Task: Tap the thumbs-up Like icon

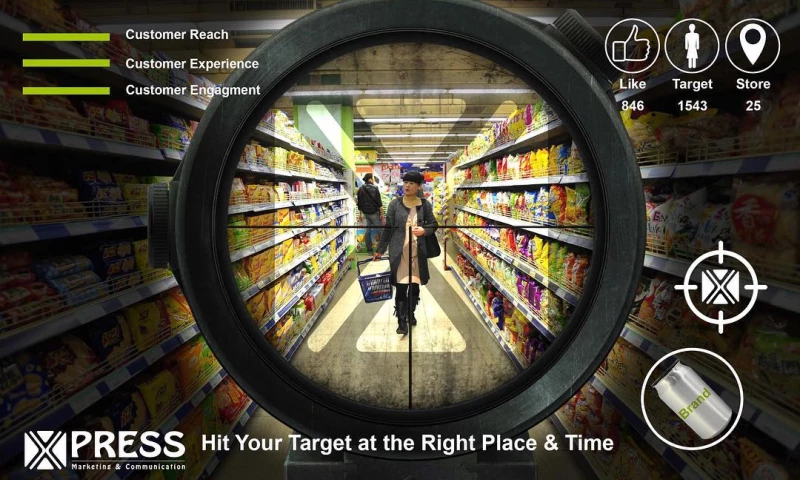Action: (x=632, y=45)
